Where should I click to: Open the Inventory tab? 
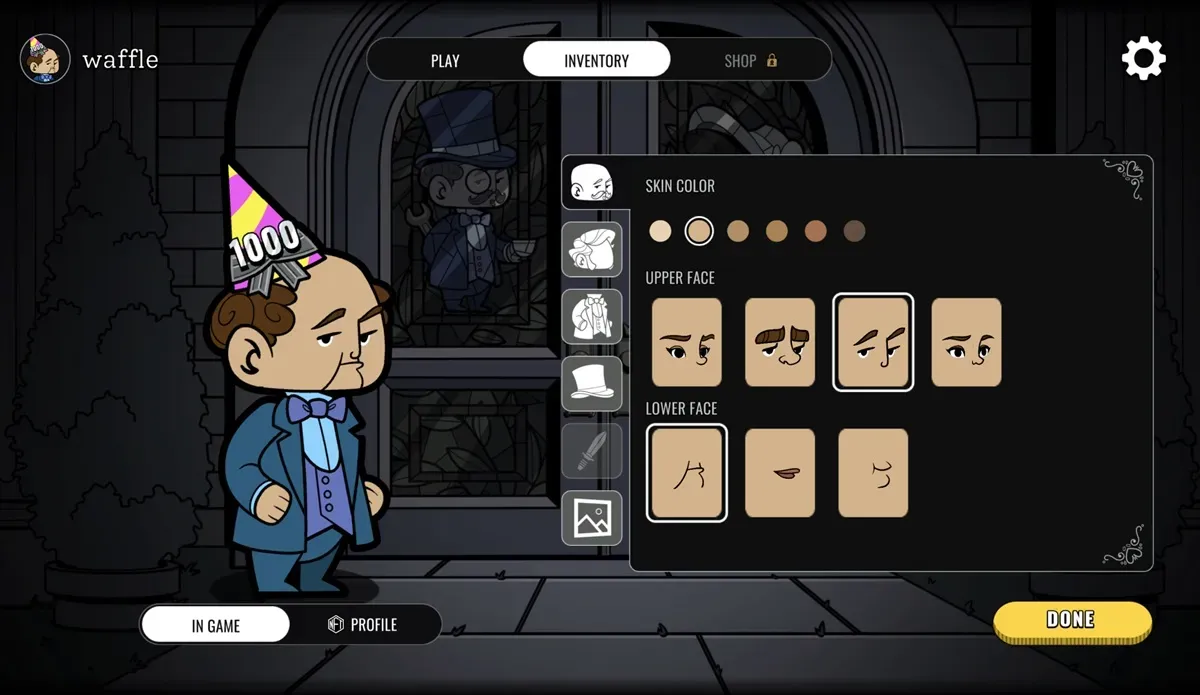pos(596,60)
